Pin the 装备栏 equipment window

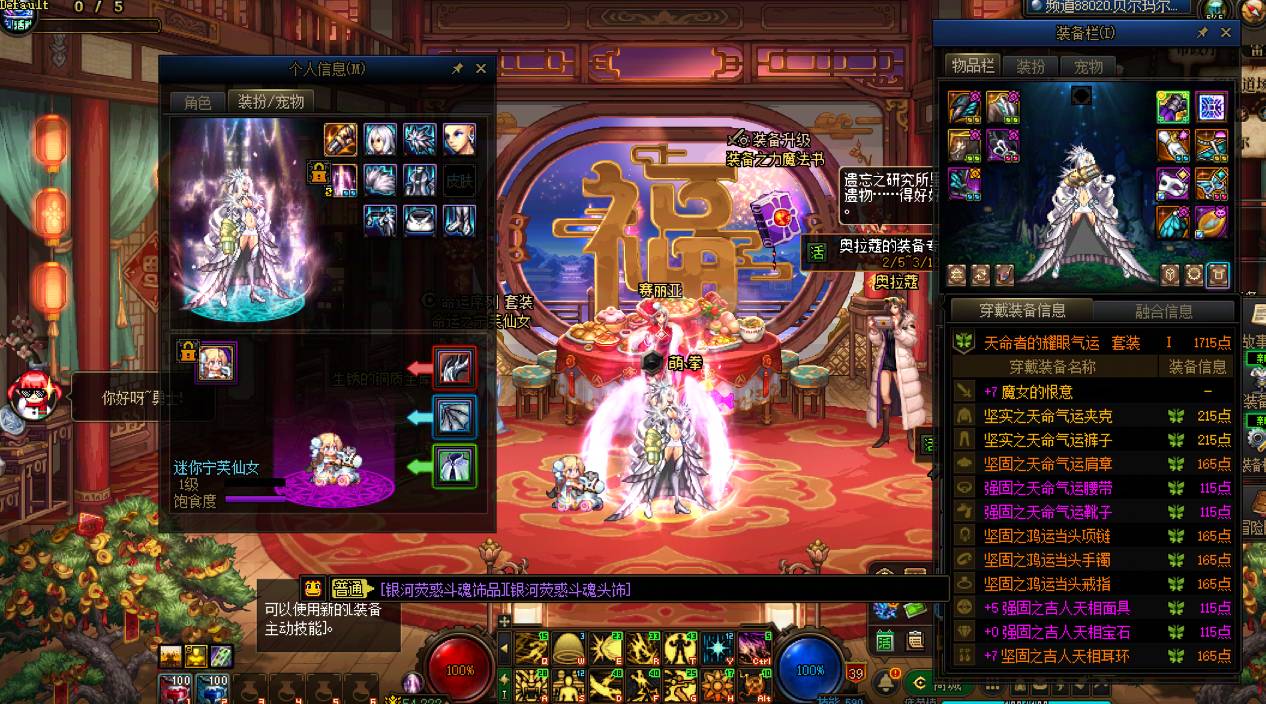pos(1203,33)
